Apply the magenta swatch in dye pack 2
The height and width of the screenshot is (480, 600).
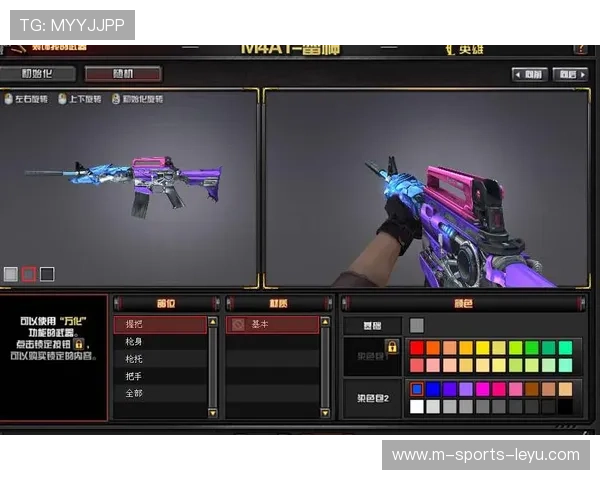(483, 389)
